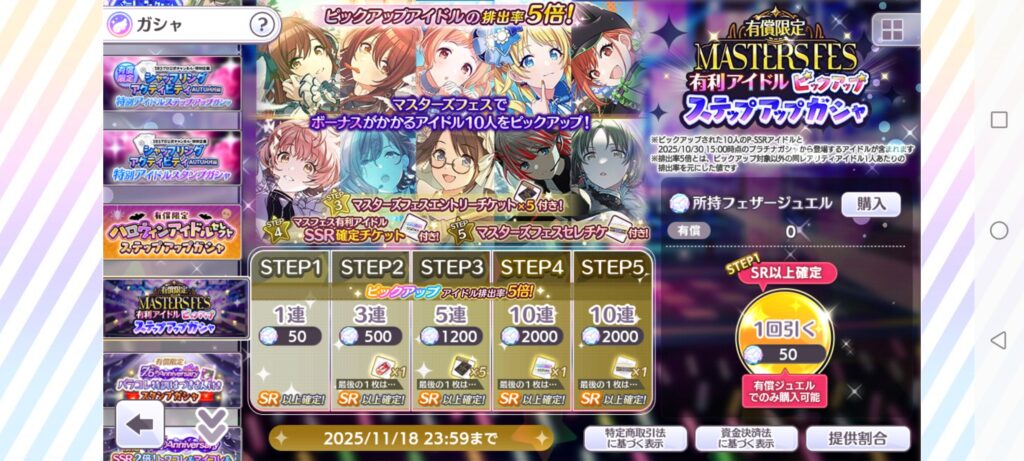
Task: Expand the banner list with the down chevron
Action: pos(211,424)
